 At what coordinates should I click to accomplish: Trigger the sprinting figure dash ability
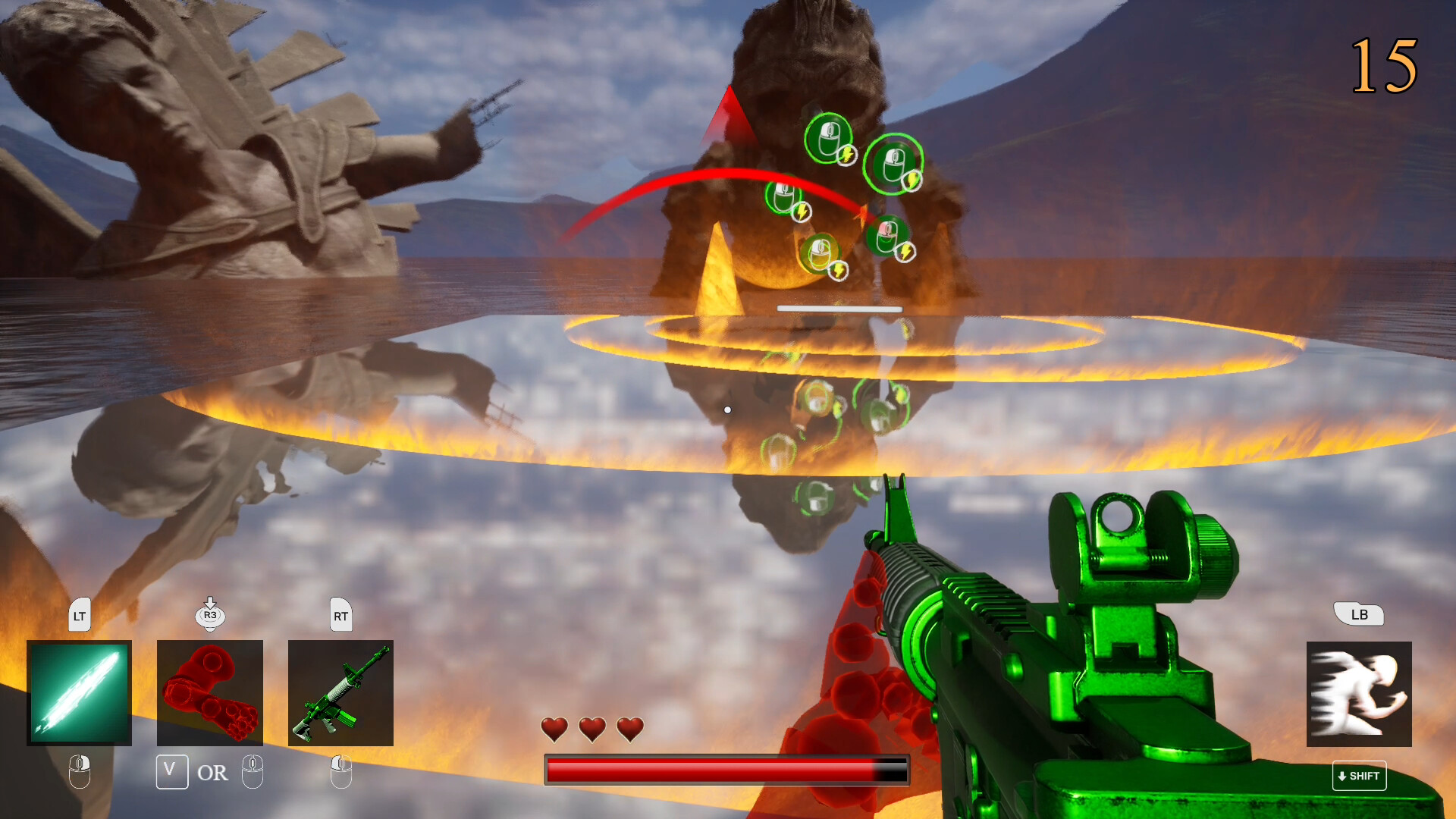pyautogui.click(x=1359, y=694)
